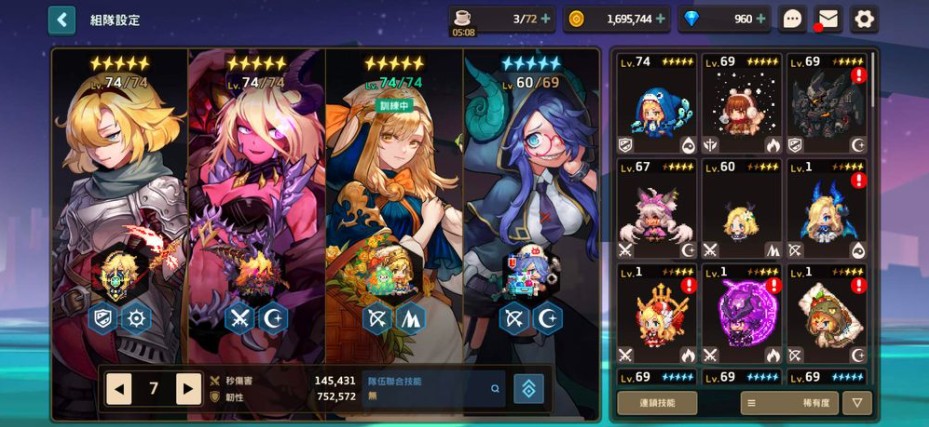Viewport: 929px width, 427px height.
Task: Open the 稀有度 rarity sort dropdown
Action: 789,402
